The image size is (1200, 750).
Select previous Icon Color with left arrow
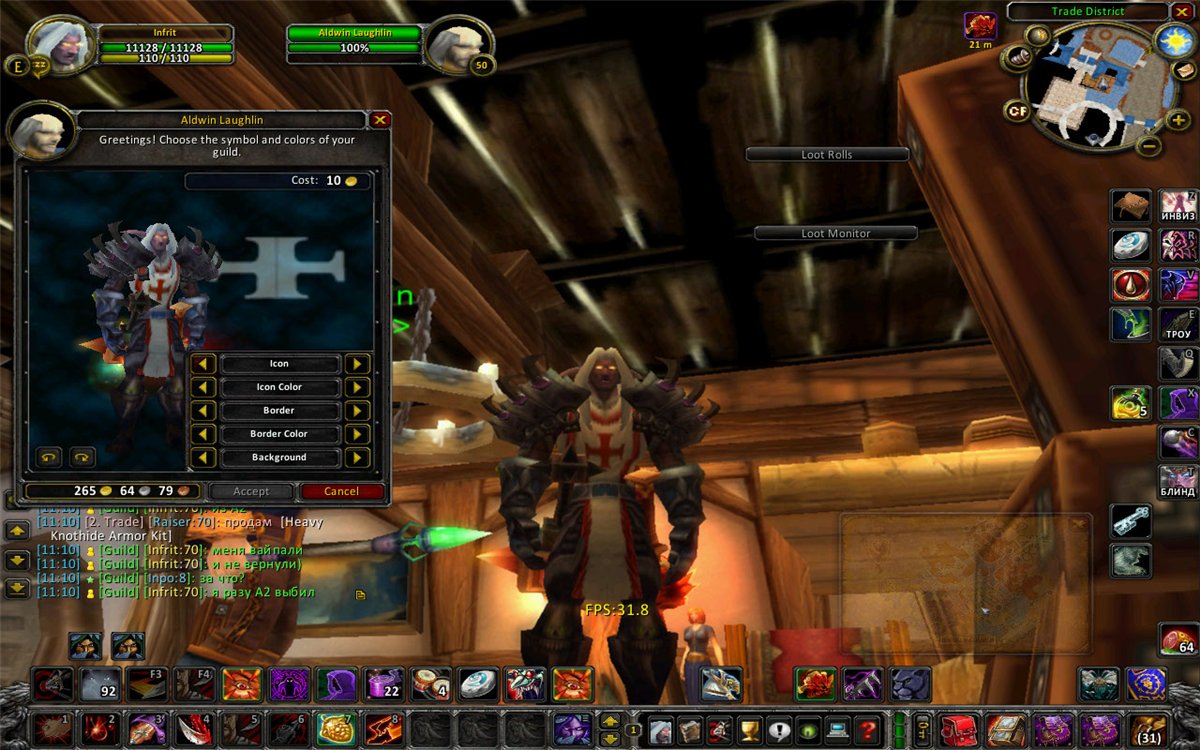click(203, 387)
